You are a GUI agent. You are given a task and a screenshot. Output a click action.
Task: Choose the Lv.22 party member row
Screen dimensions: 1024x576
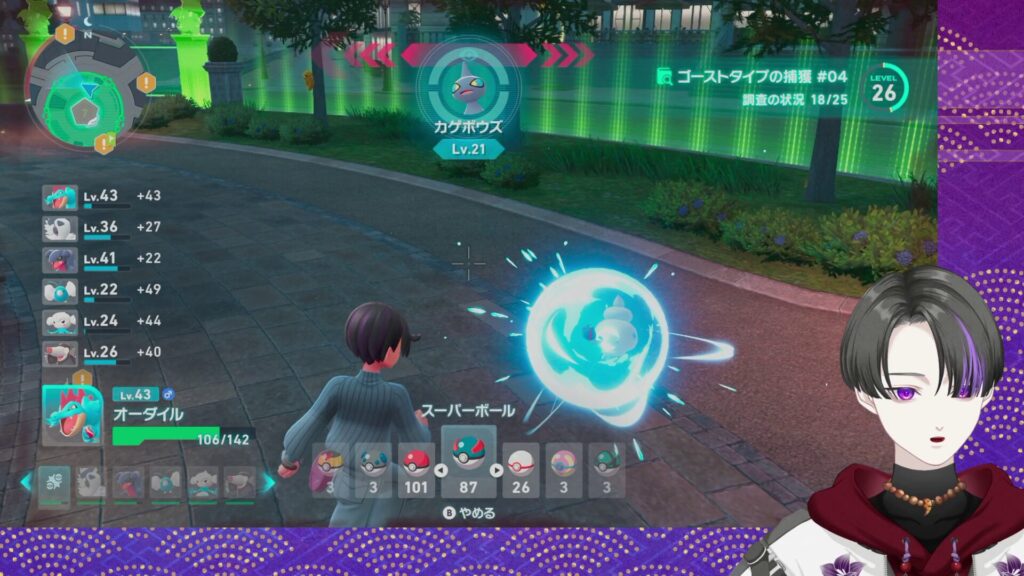pos(98,291)
